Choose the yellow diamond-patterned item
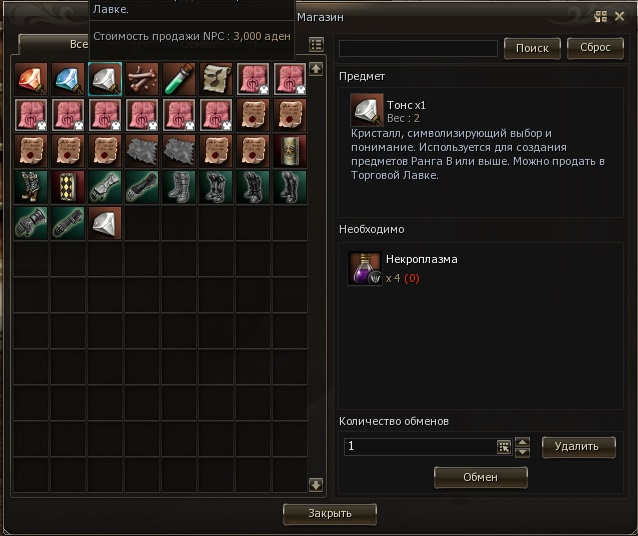 point(68,187)
